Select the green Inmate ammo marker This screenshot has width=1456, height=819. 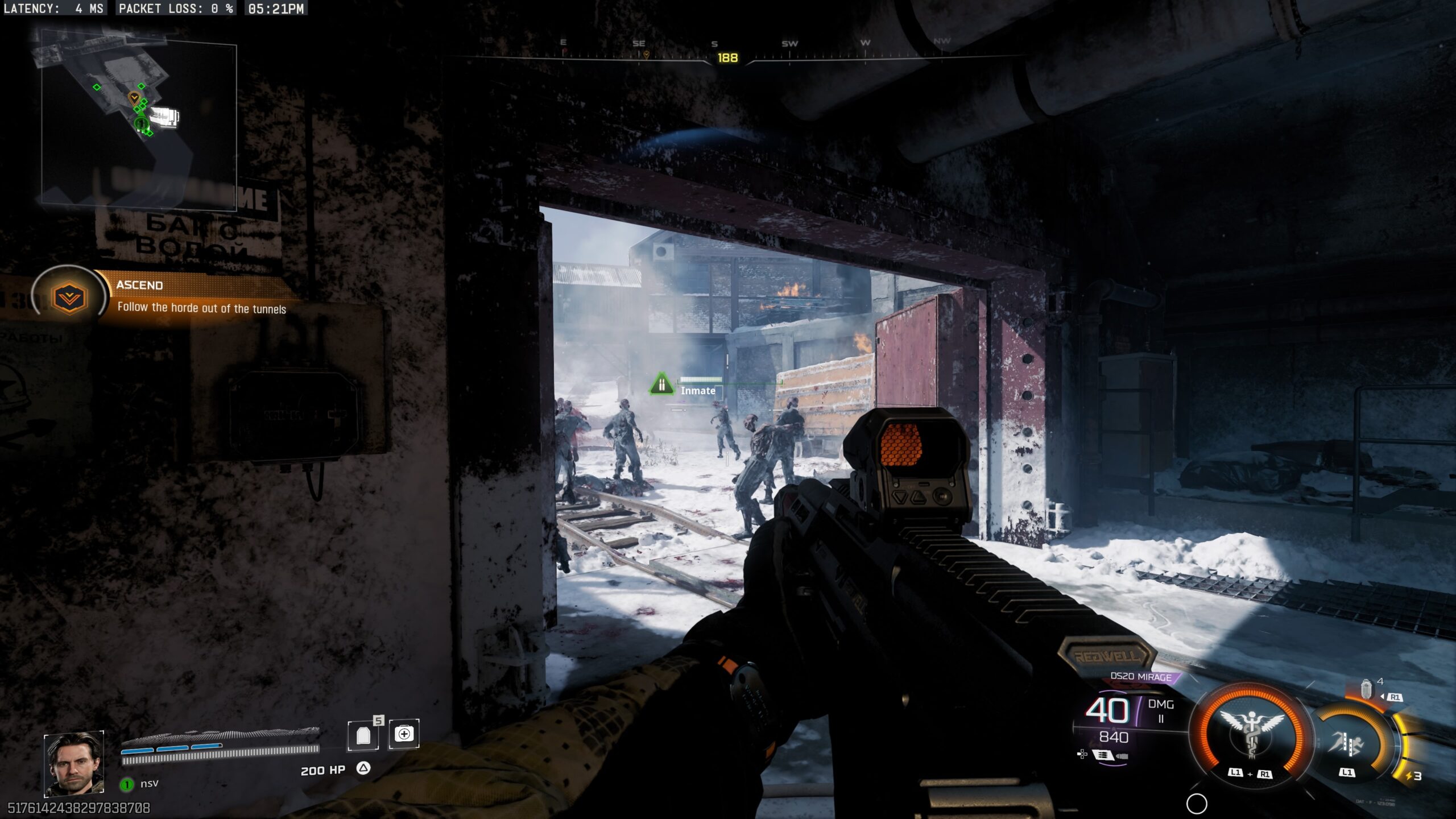pos(661,384)
